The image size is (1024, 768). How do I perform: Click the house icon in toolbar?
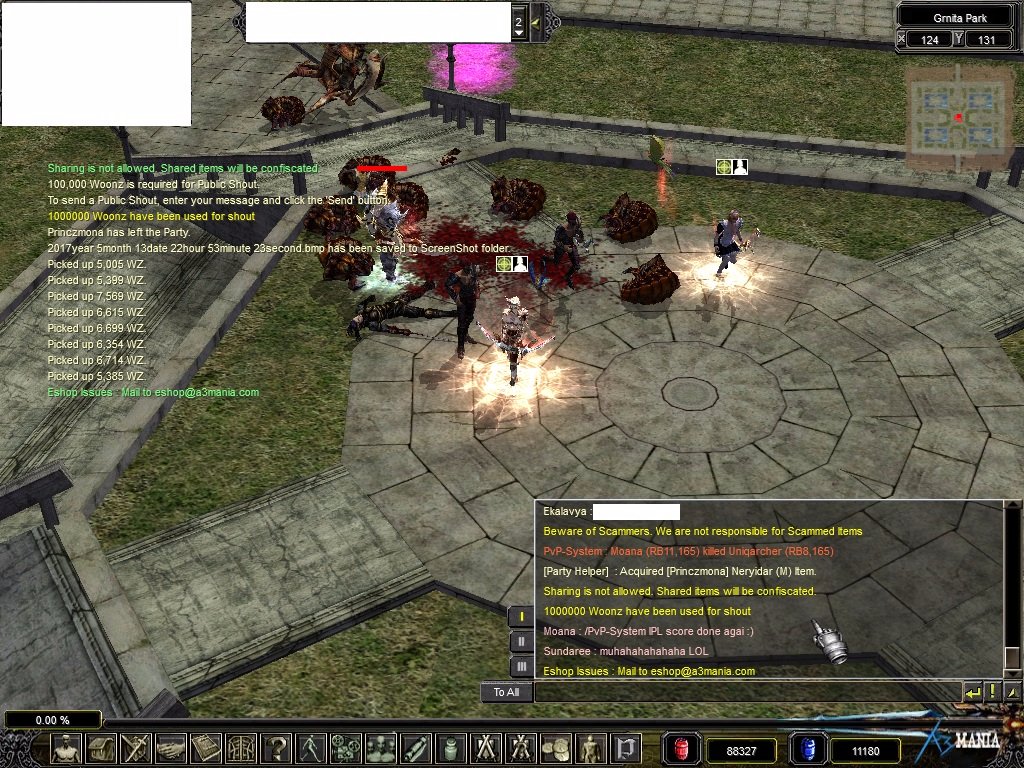(x=101, y=748)
